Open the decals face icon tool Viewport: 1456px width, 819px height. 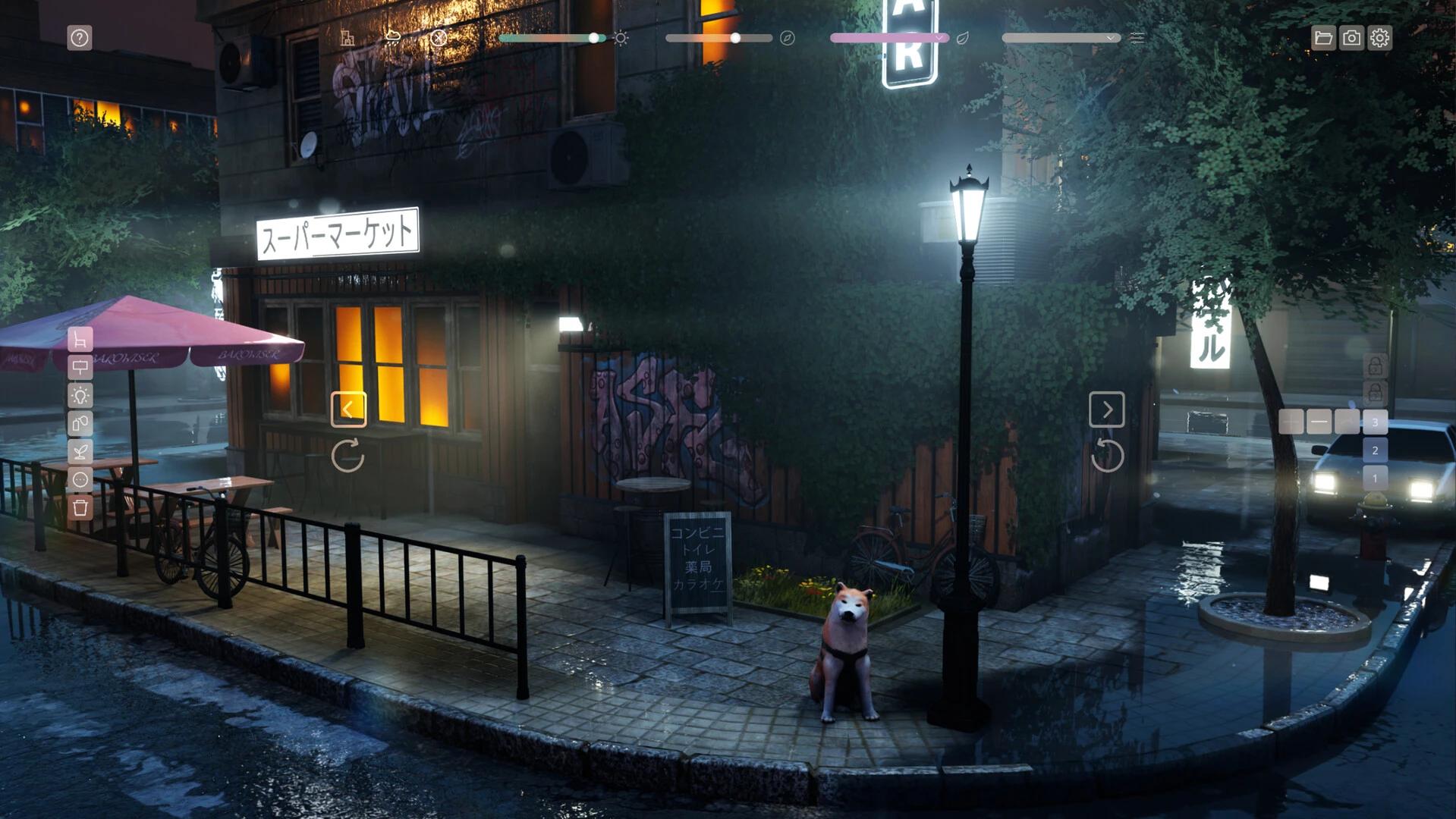(80, 477)
